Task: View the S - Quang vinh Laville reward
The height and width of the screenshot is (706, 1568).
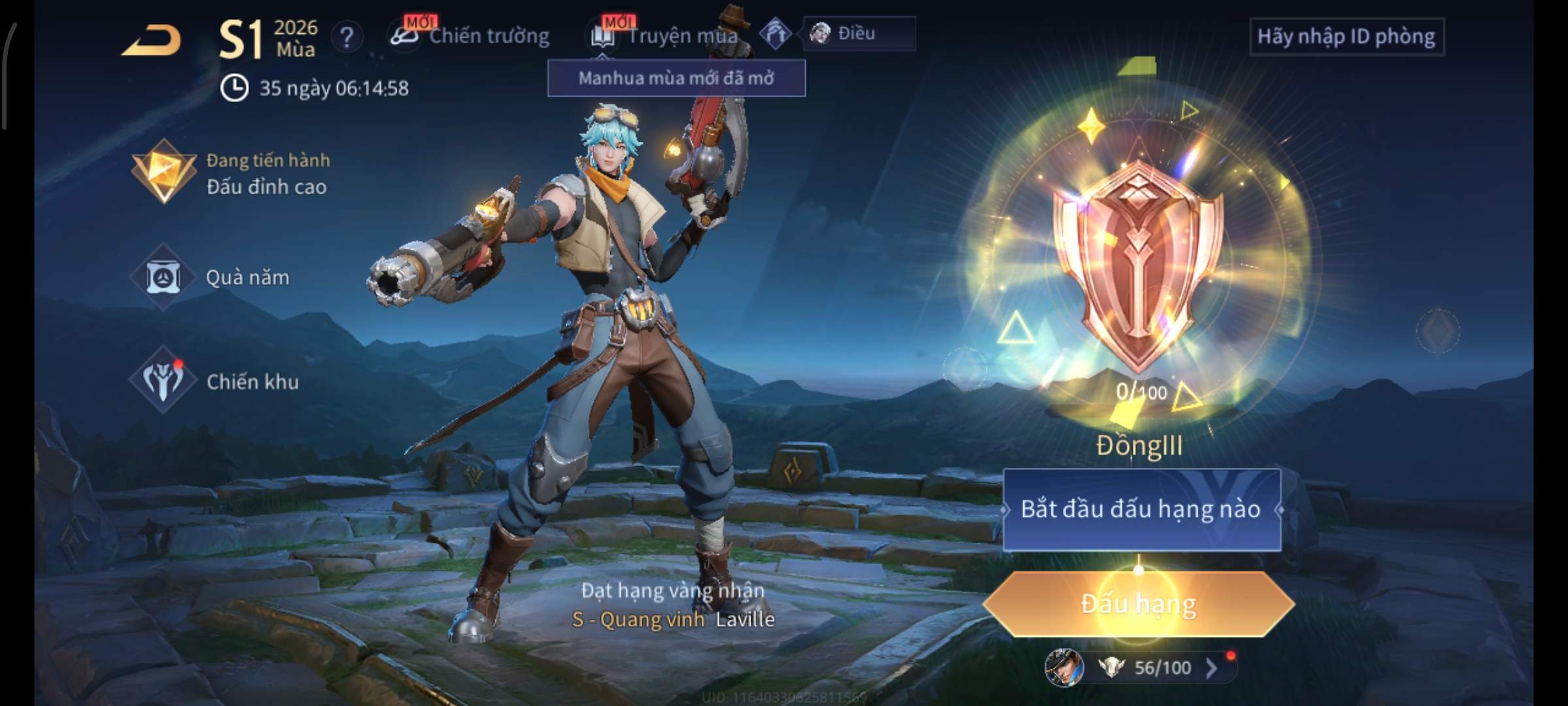Action: [x=673, y=619]
